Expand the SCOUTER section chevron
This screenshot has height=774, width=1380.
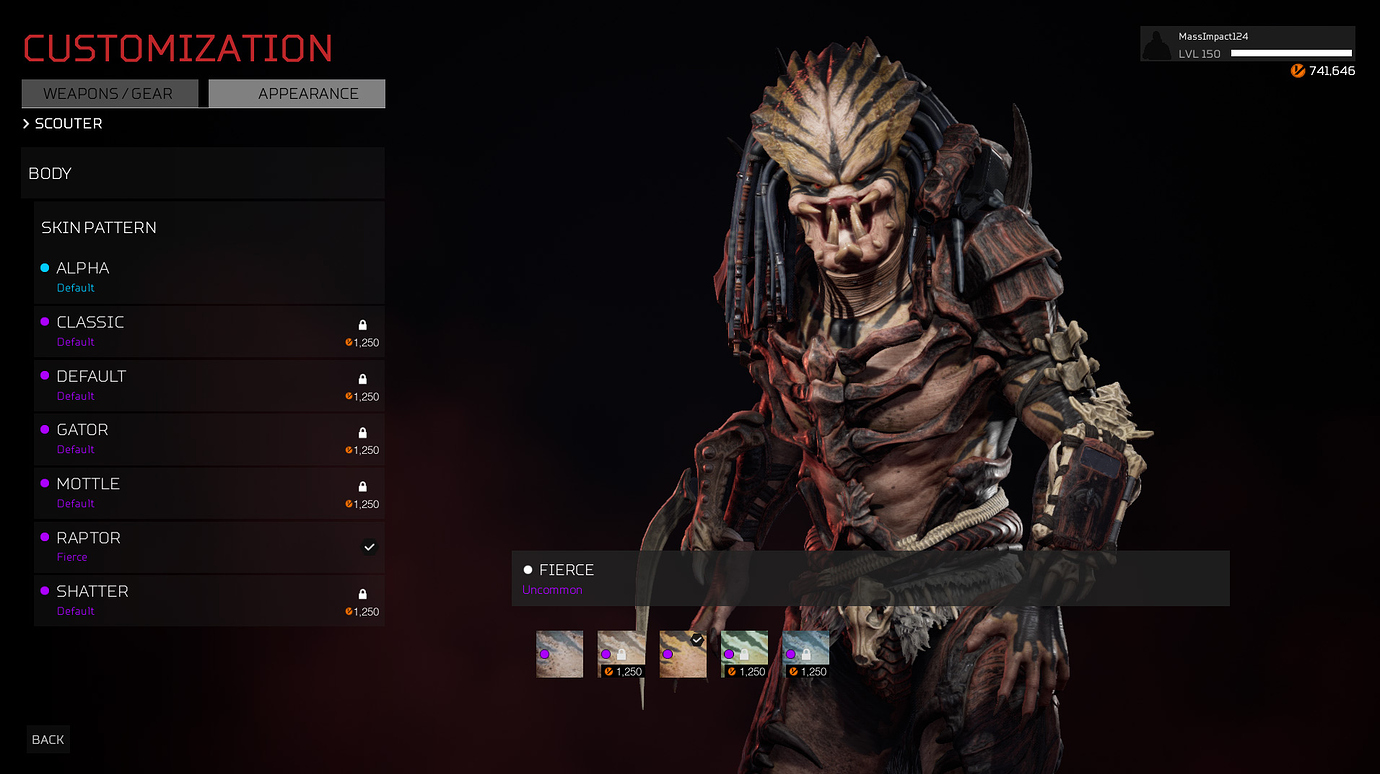tap(25, 123)
